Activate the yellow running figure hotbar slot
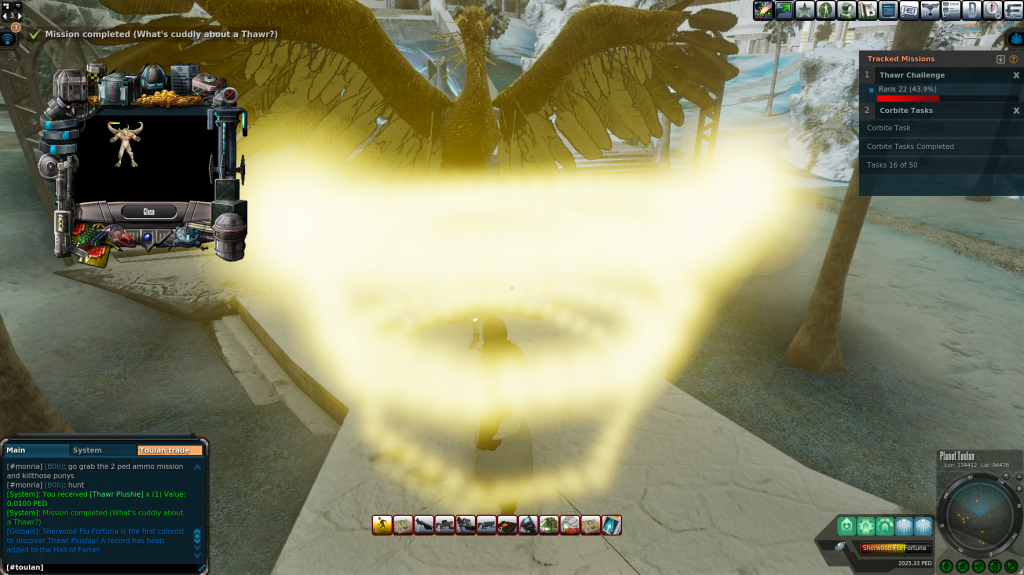Viewport: 1024px width, 575px height. pos(382,525)
